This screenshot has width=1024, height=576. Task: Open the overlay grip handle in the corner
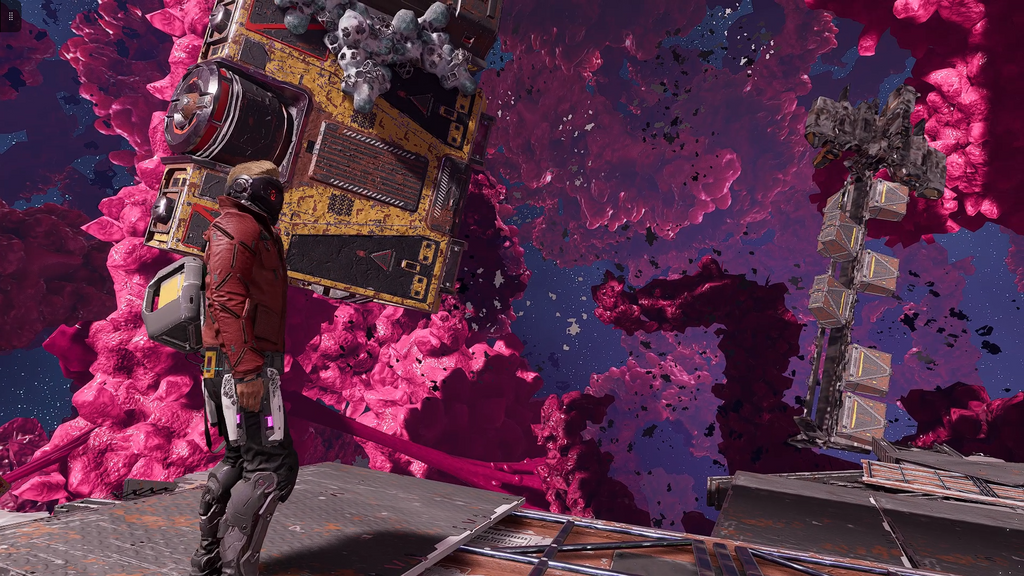point(10,15)
